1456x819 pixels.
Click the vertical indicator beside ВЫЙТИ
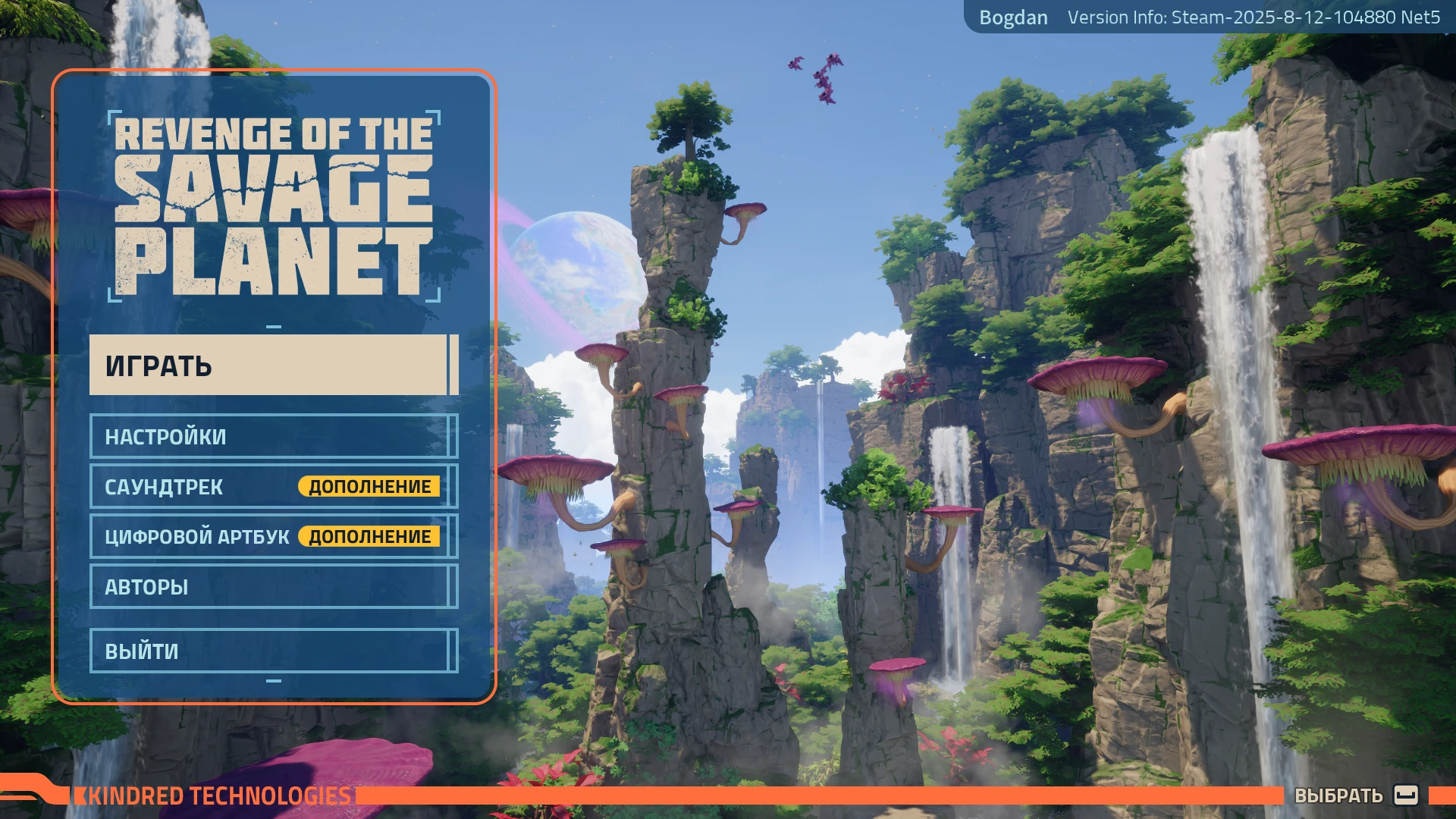tap(453, 649)
